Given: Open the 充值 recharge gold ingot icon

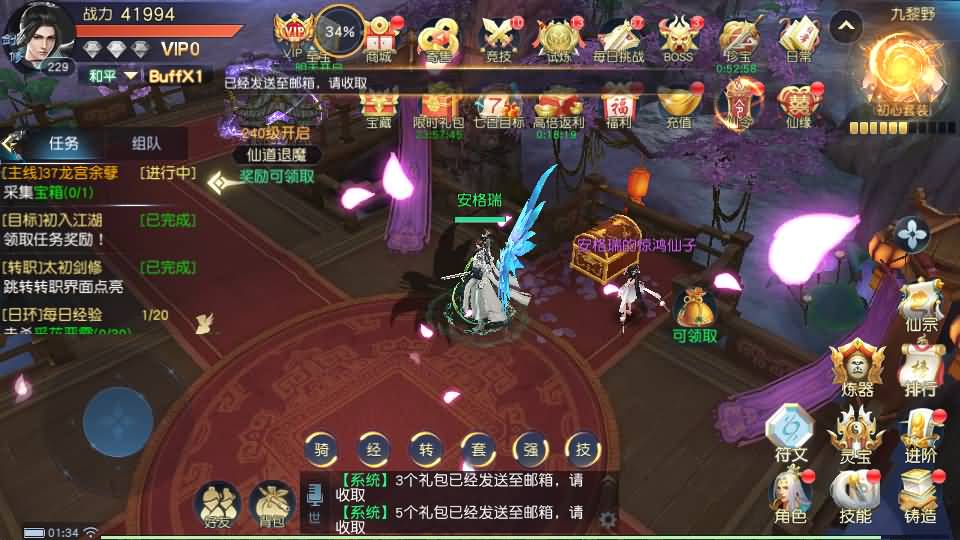Looking at the screenshot, I should tap(678, 108).
